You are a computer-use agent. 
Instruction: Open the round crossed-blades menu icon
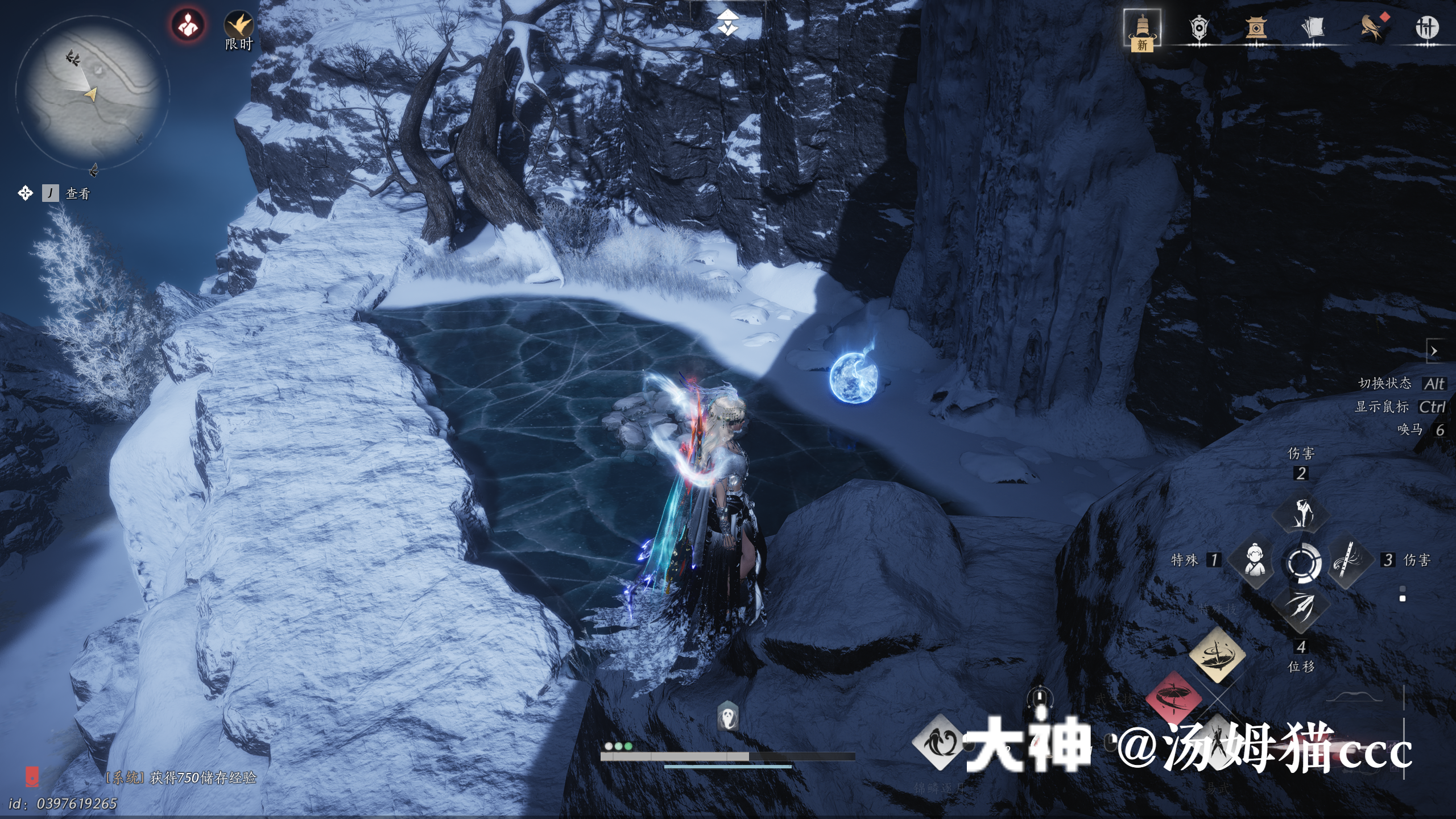point(1426,27)
